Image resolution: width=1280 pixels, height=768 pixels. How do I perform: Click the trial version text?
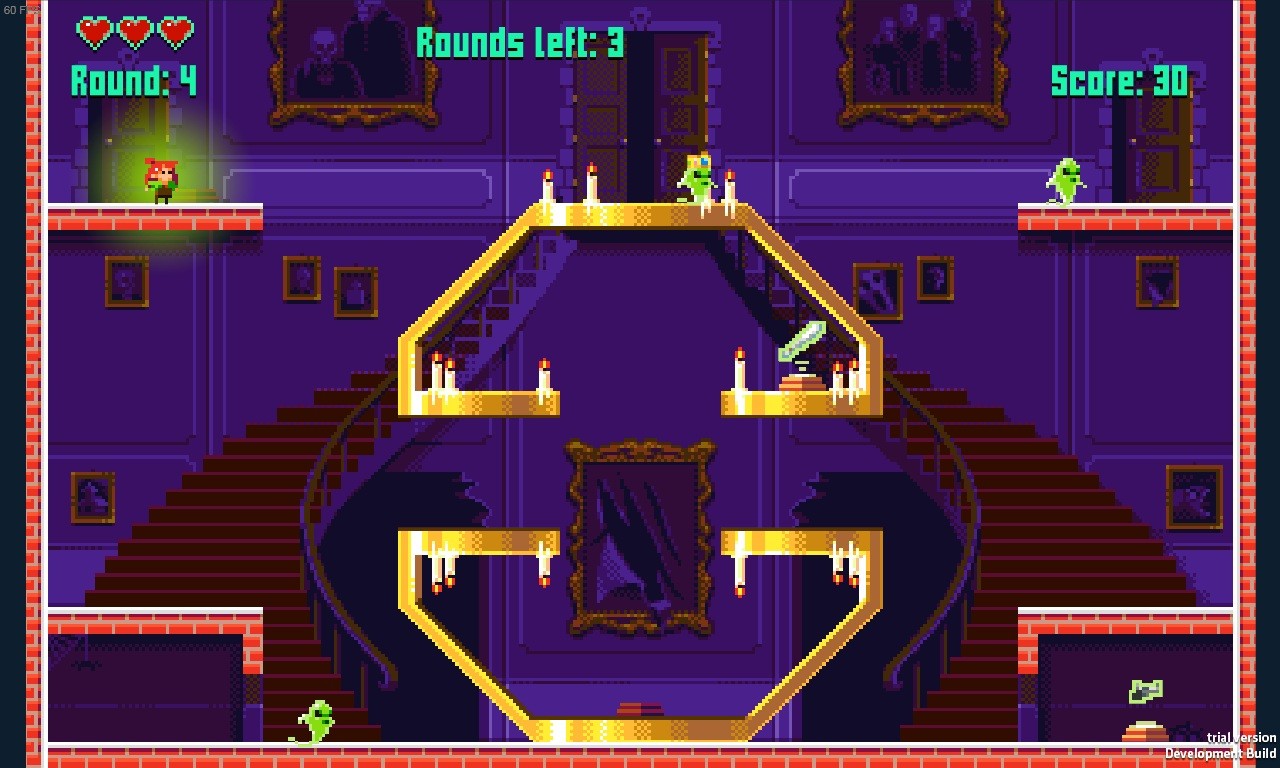1240,735
